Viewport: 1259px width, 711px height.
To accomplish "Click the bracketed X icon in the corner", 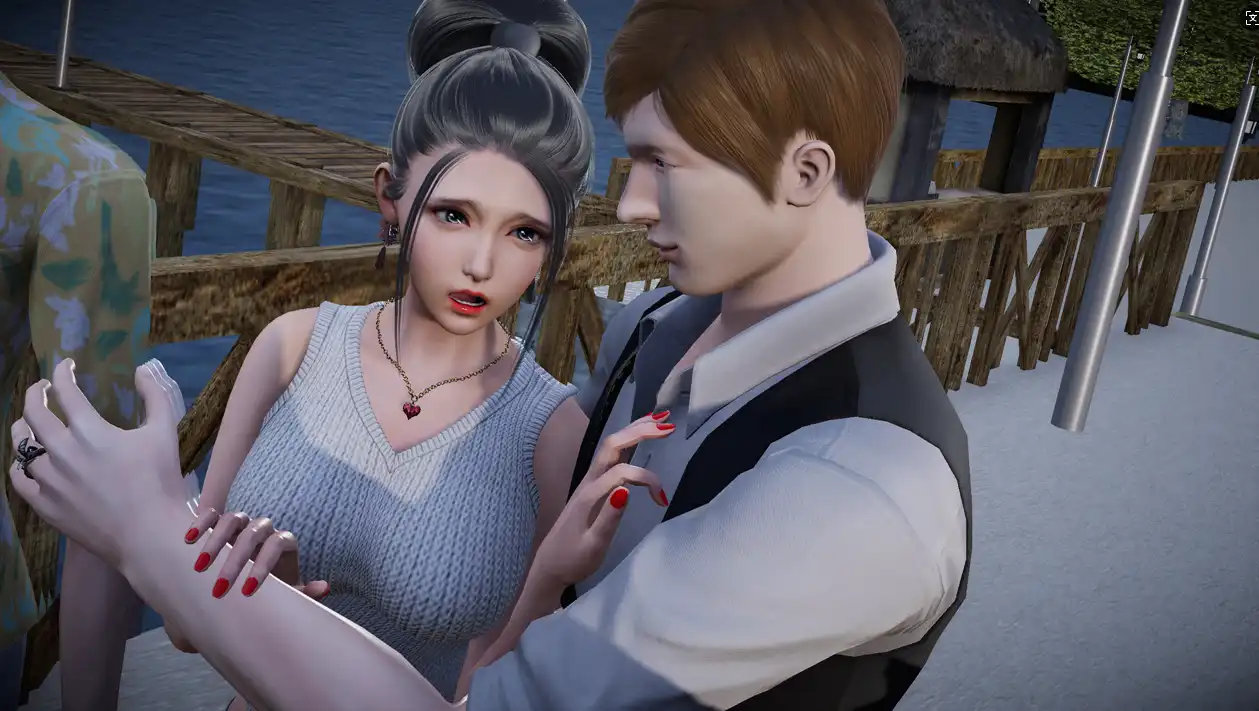I will (x=1251, y=17).
